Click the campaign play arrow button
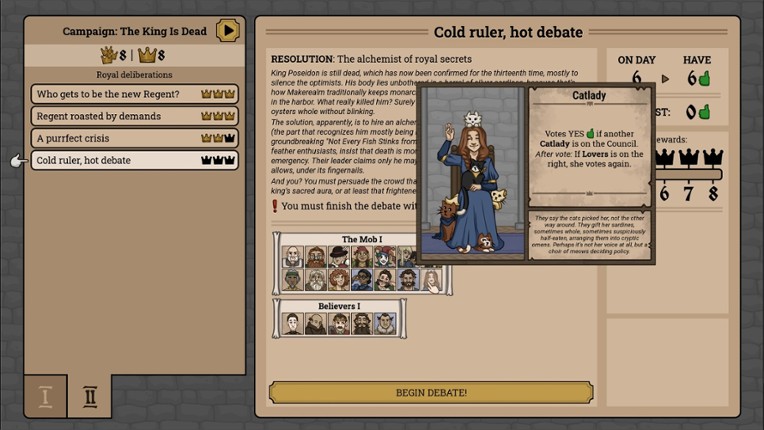Image resolution: width=764 pixels, height=430 pixels. 228,30
